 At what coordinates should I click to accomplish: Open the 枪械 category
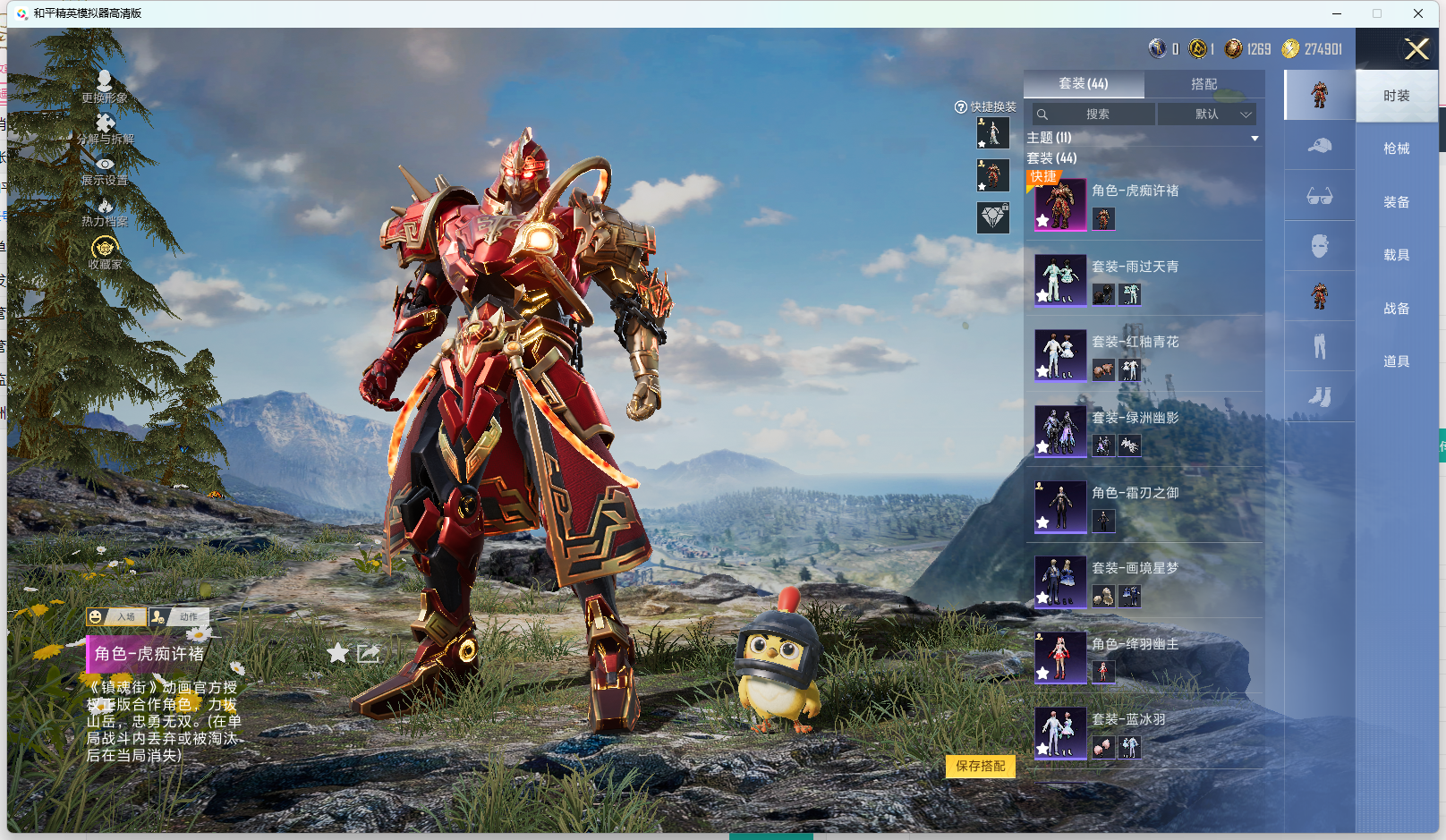[x=1396, y=148]
